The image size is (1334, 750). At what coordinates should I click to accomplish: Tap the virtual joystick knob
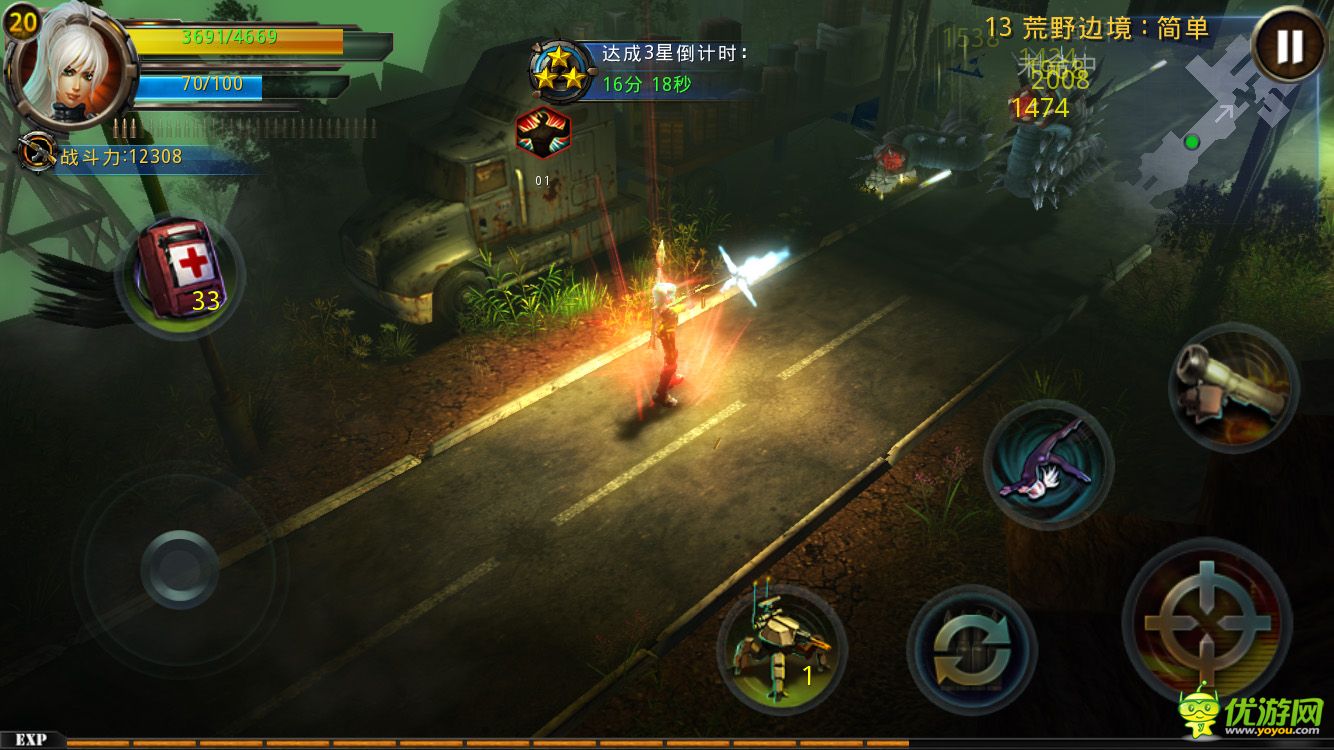(x=179, y=569)
